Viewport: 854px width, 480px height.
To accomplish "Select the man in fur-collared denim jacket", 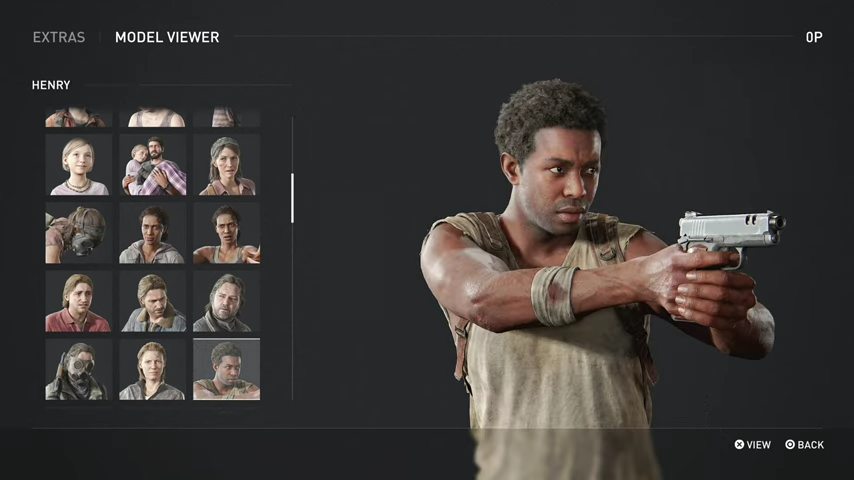I will [x=152, y=301].
